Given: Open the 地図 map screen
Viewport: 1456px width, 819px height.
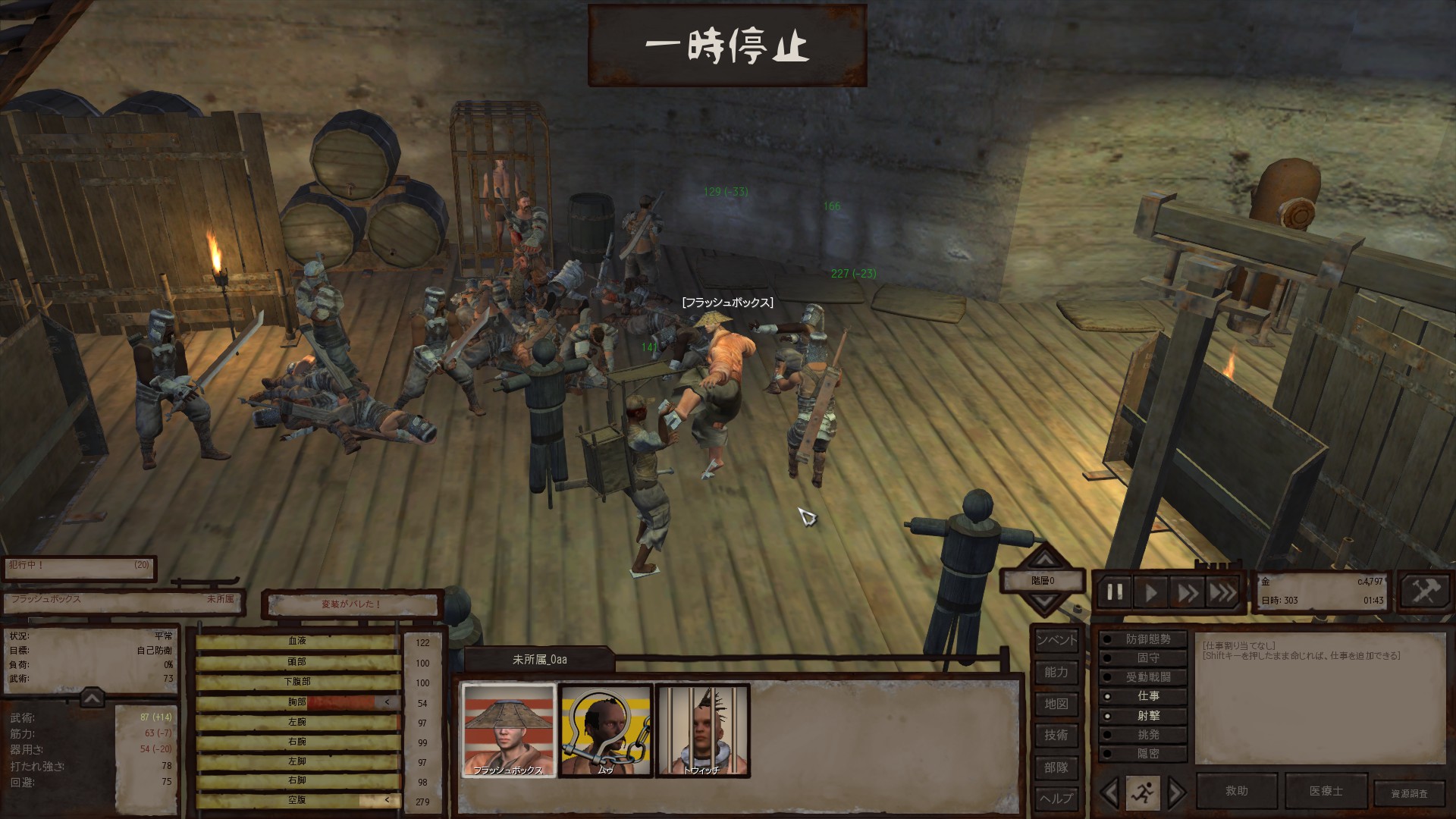Looking at the screenshot, I should point(1056,704).
